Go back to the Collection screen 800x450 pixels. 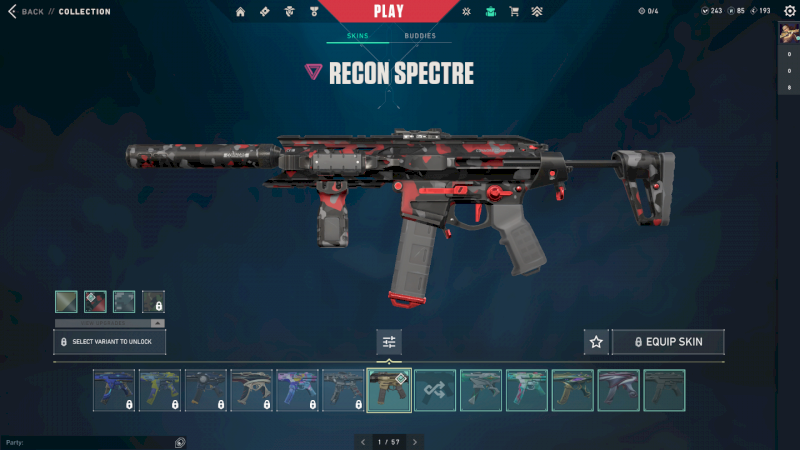[27, 12]
